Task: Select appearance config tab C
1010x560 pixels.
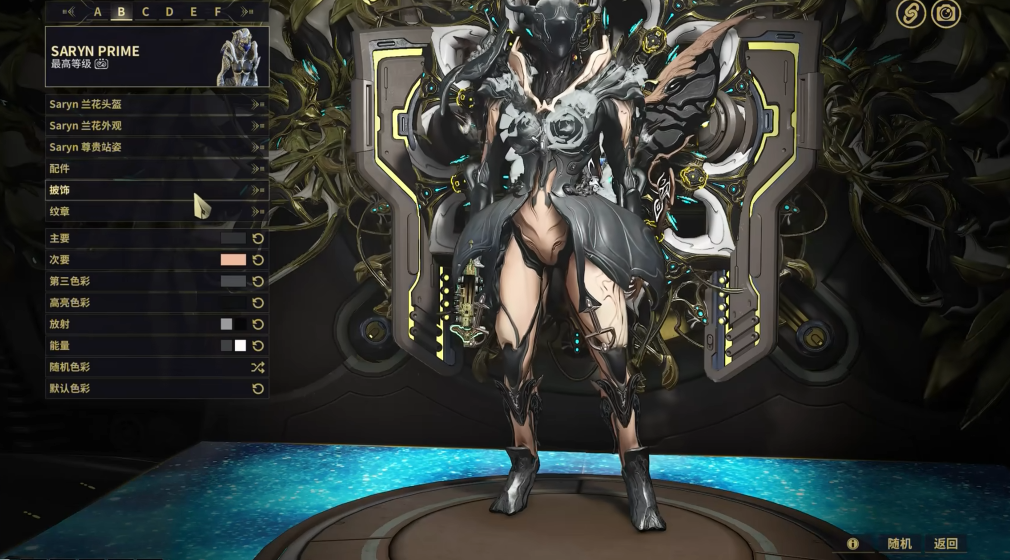Action: coord(146,12)
